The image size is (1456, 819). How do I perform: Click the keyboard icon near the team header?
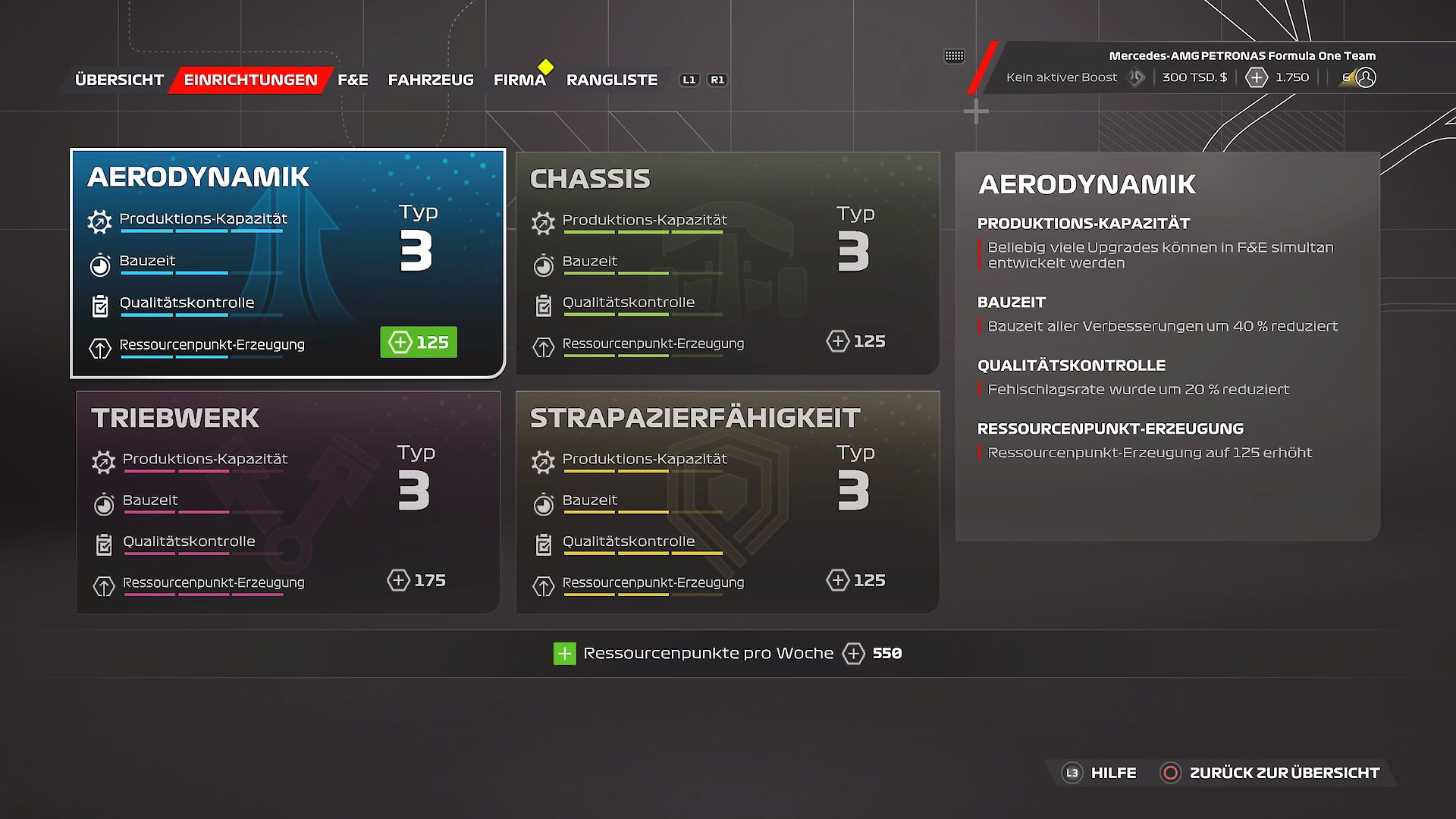954,55
